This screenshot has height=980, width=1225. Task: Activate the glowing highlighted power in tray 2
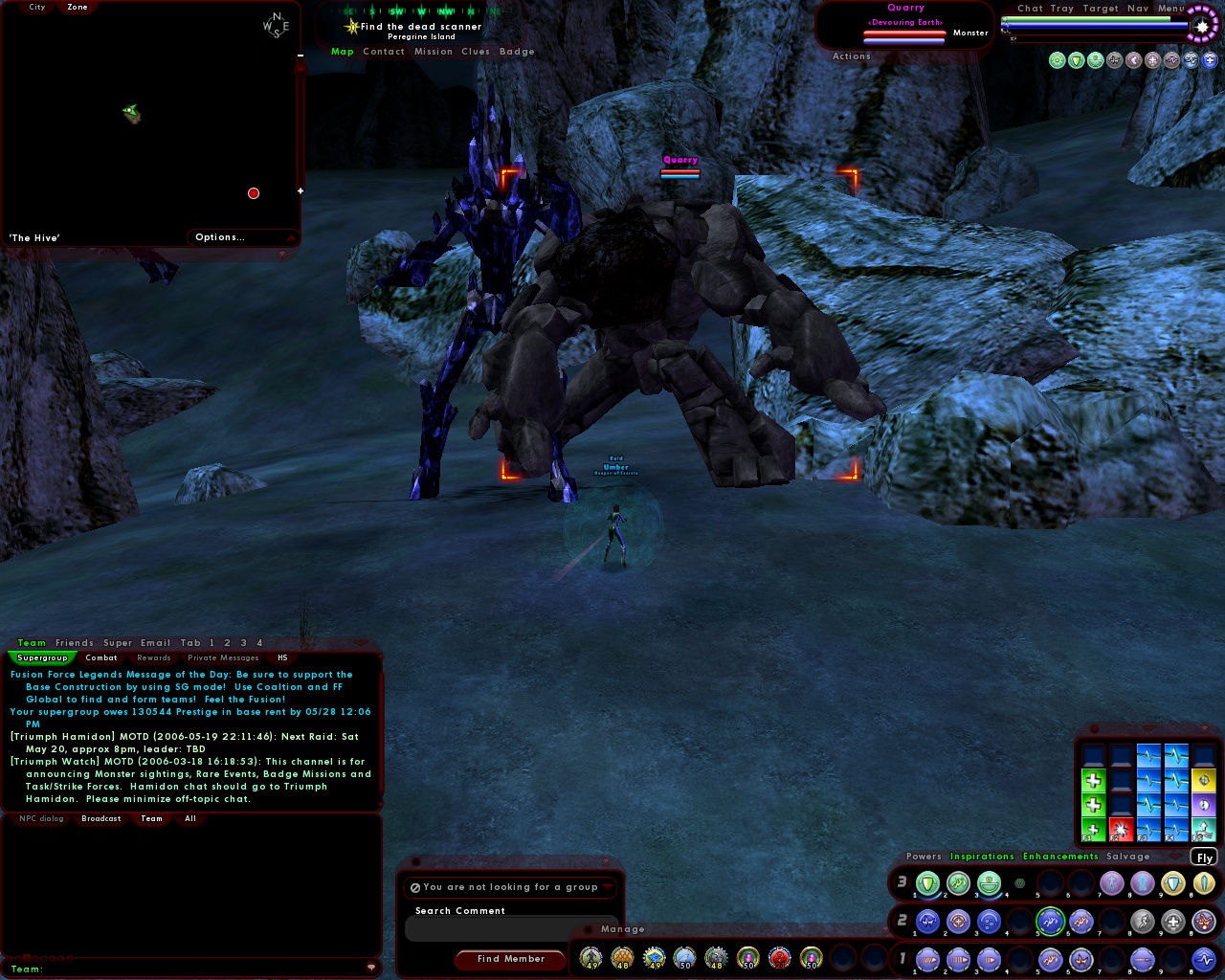(x=1049, y=921)
